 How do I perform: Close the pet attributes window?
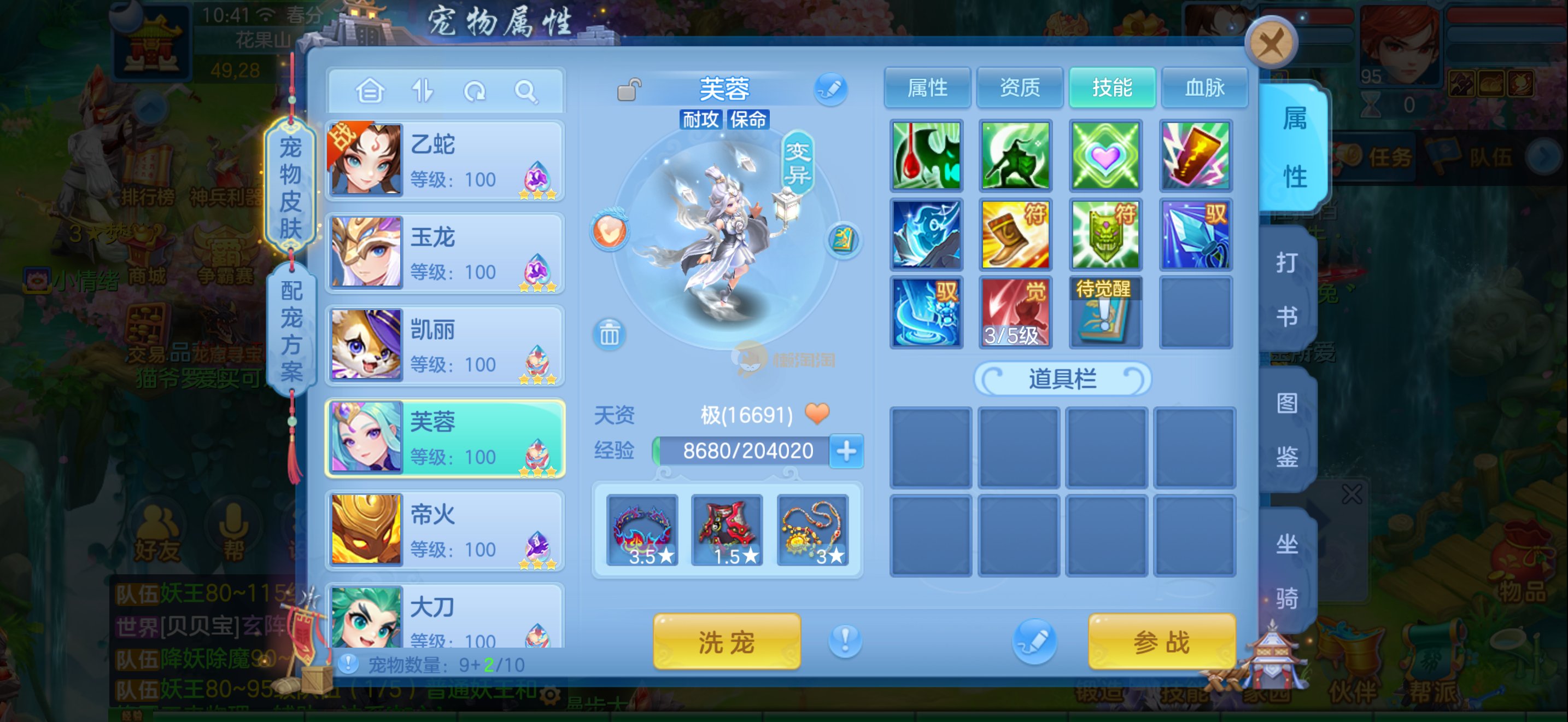pos(1271,43)
